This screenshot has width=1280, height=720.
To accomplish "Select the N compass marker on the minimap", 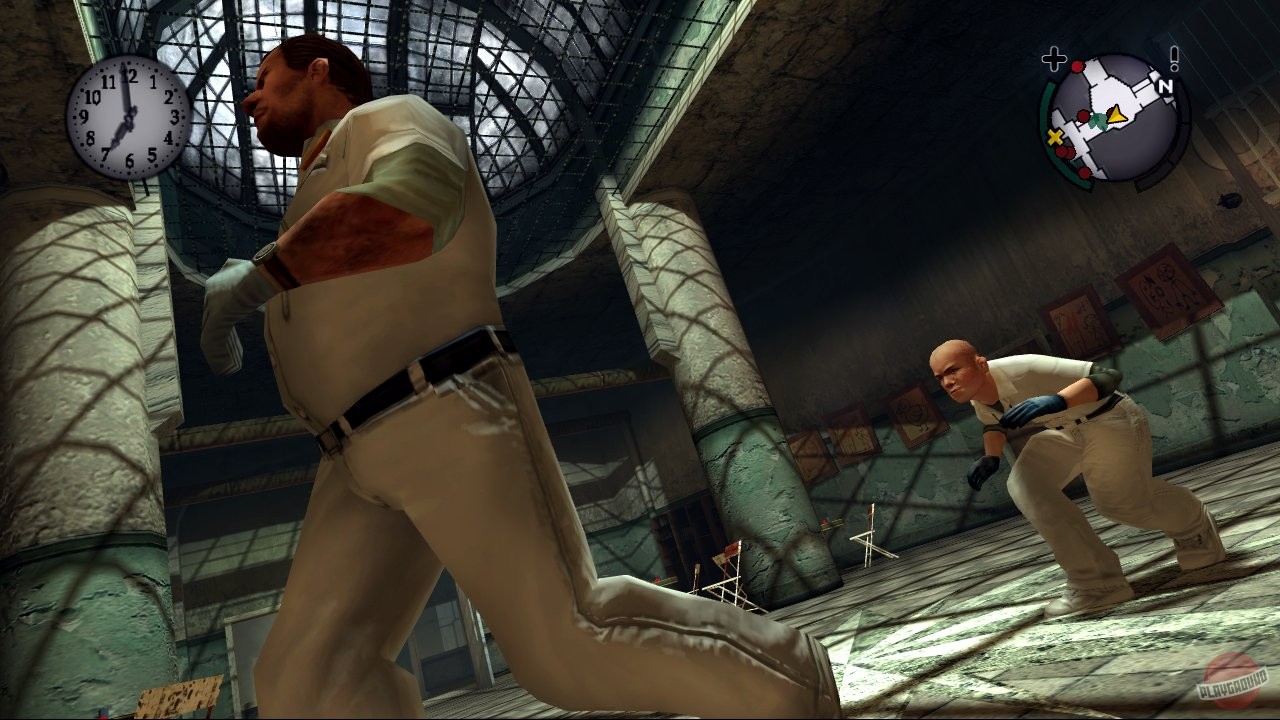I will [1165, 87].
